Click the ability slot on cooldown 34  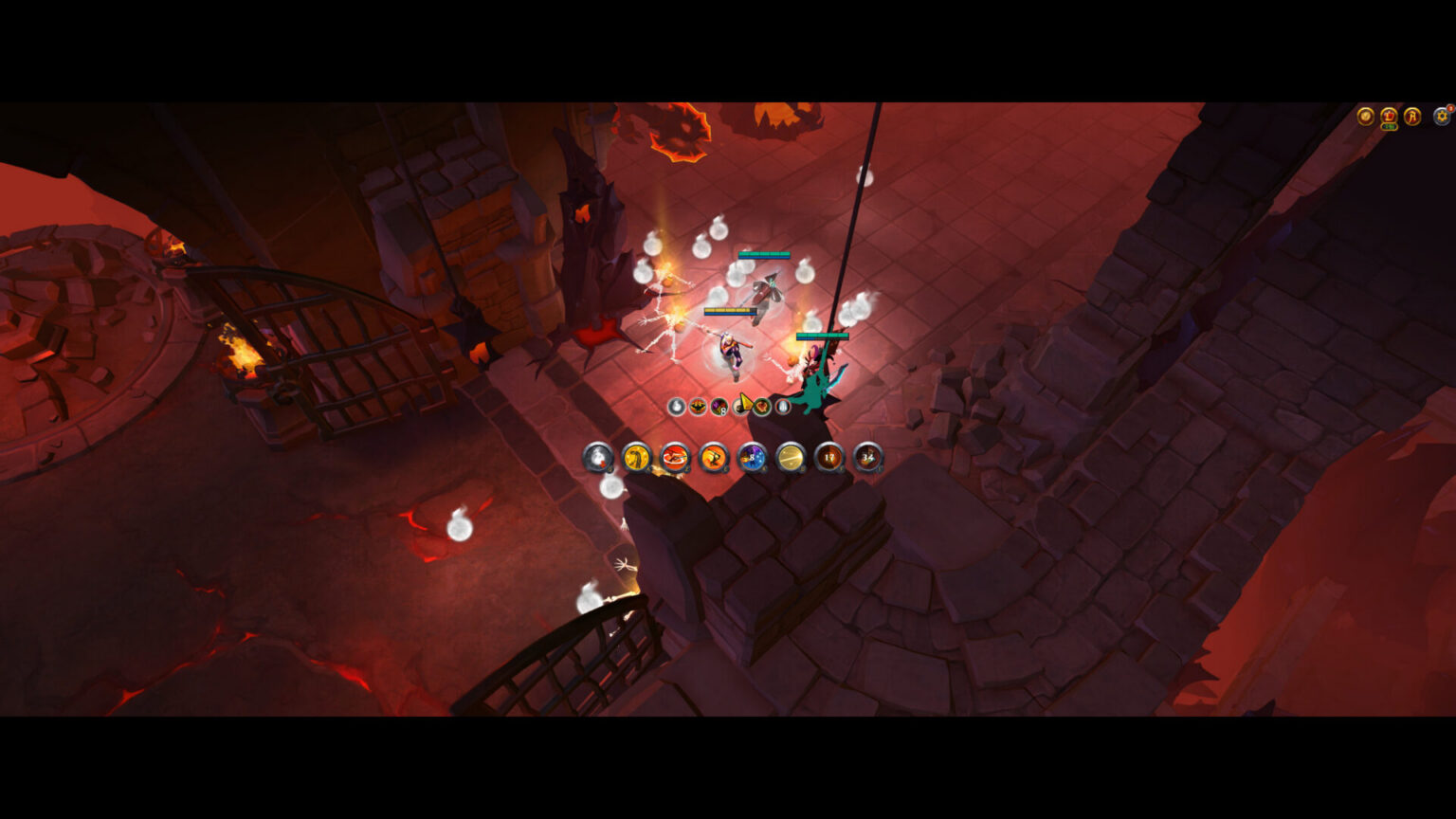[x=867, y=458]
